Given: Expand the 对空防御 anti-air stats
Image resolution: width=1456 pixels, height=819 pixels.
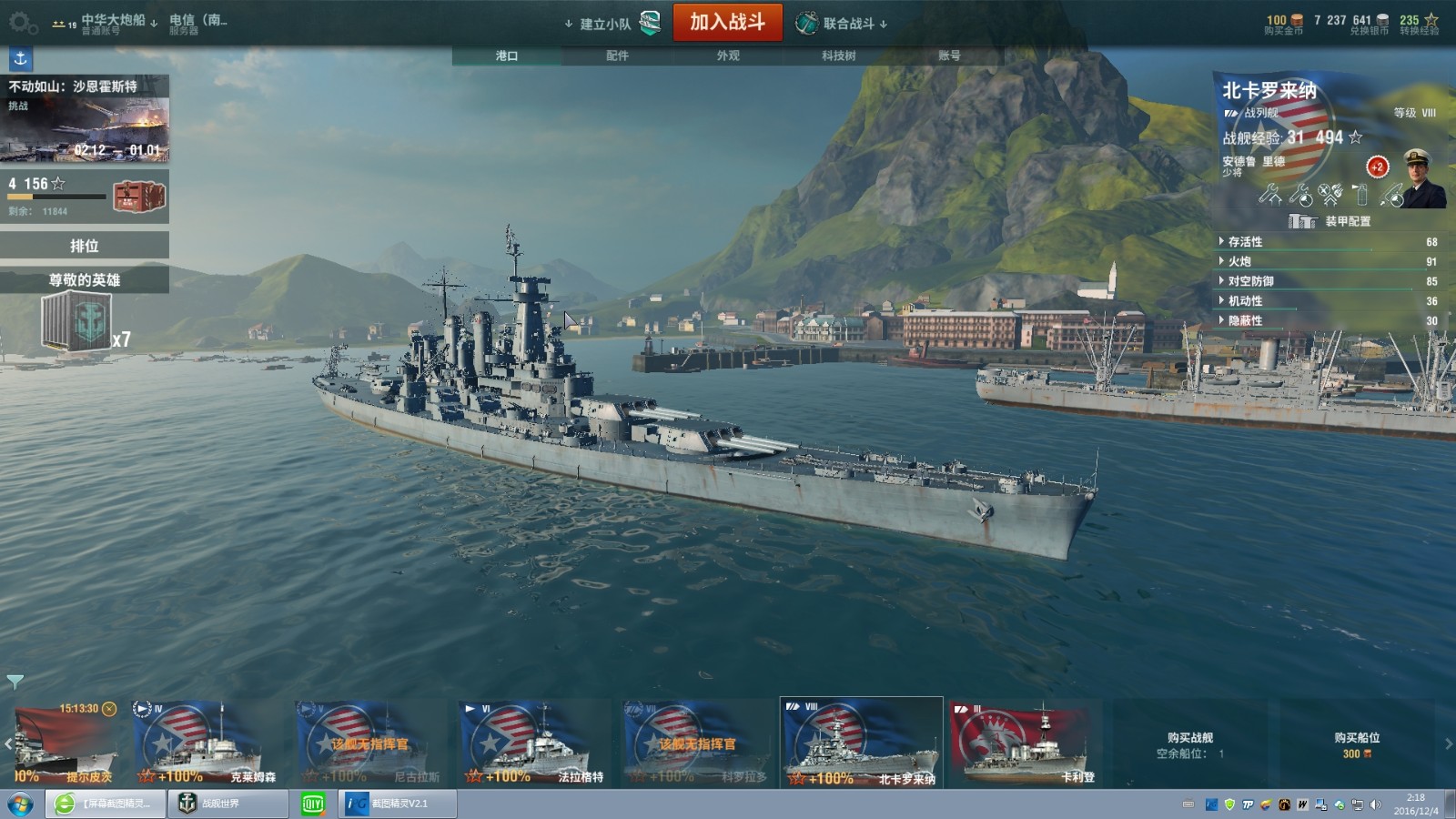Looking at the screenshot, I should [x=1250, y=281].
